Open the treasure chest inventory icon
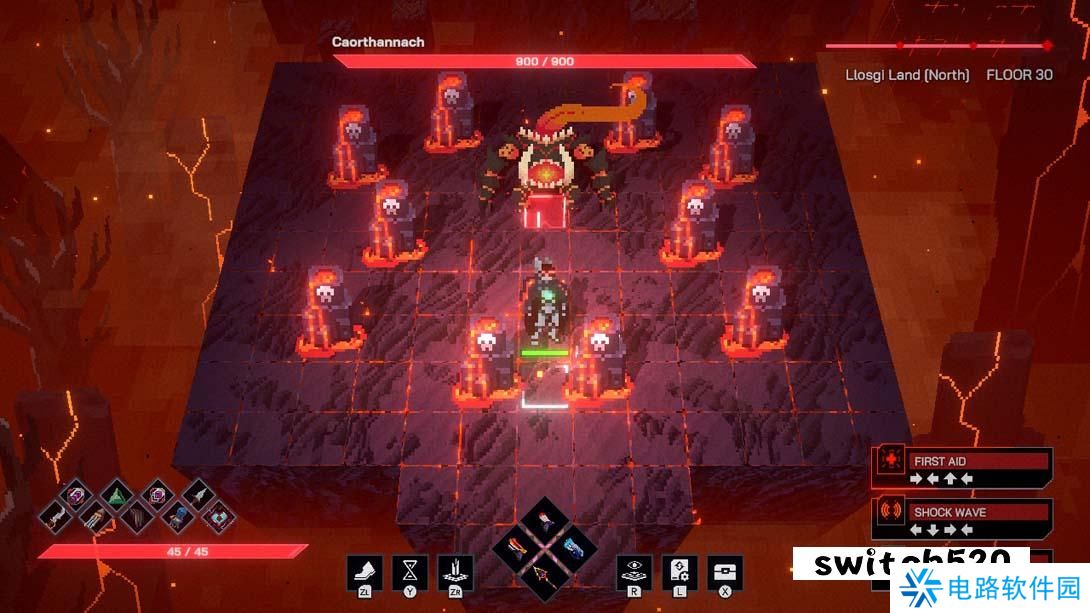The width and height of the screenshot is (1090, 613). click(725, 571)
